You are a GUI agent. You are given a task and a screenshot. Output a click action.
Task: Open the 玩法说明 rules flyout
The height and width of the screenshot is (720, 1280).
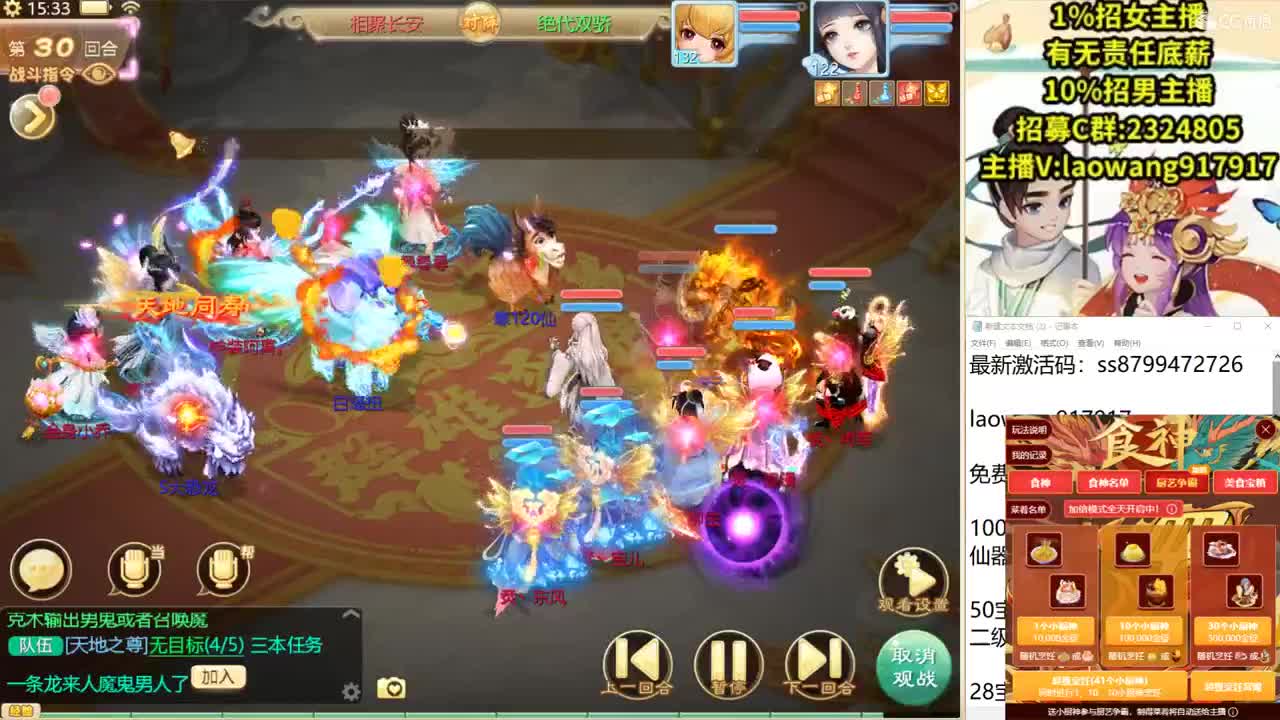click(x=1027, y=430)
